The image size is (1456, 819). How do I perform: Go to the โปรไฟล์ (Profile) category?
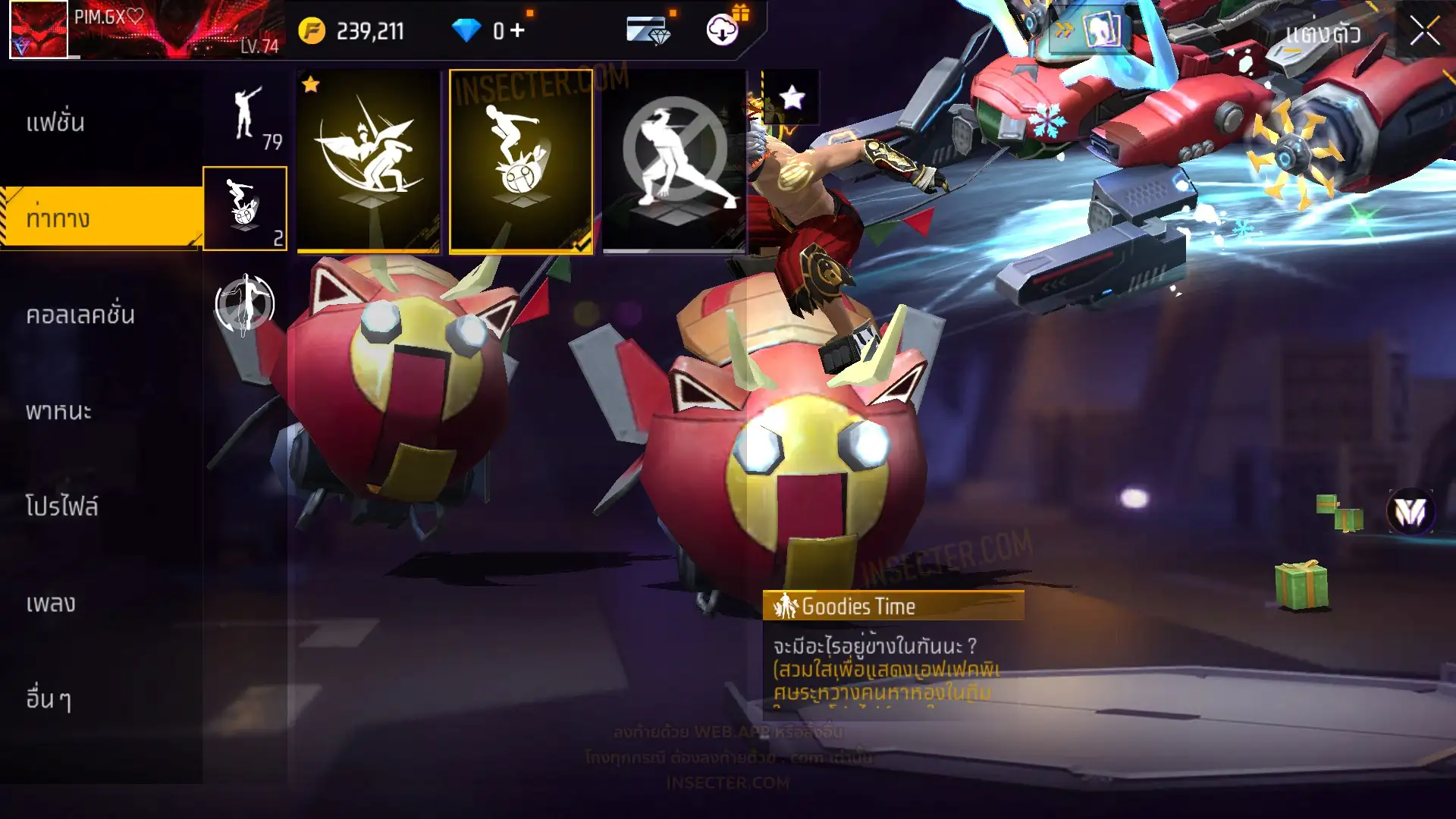coord(61,507)
